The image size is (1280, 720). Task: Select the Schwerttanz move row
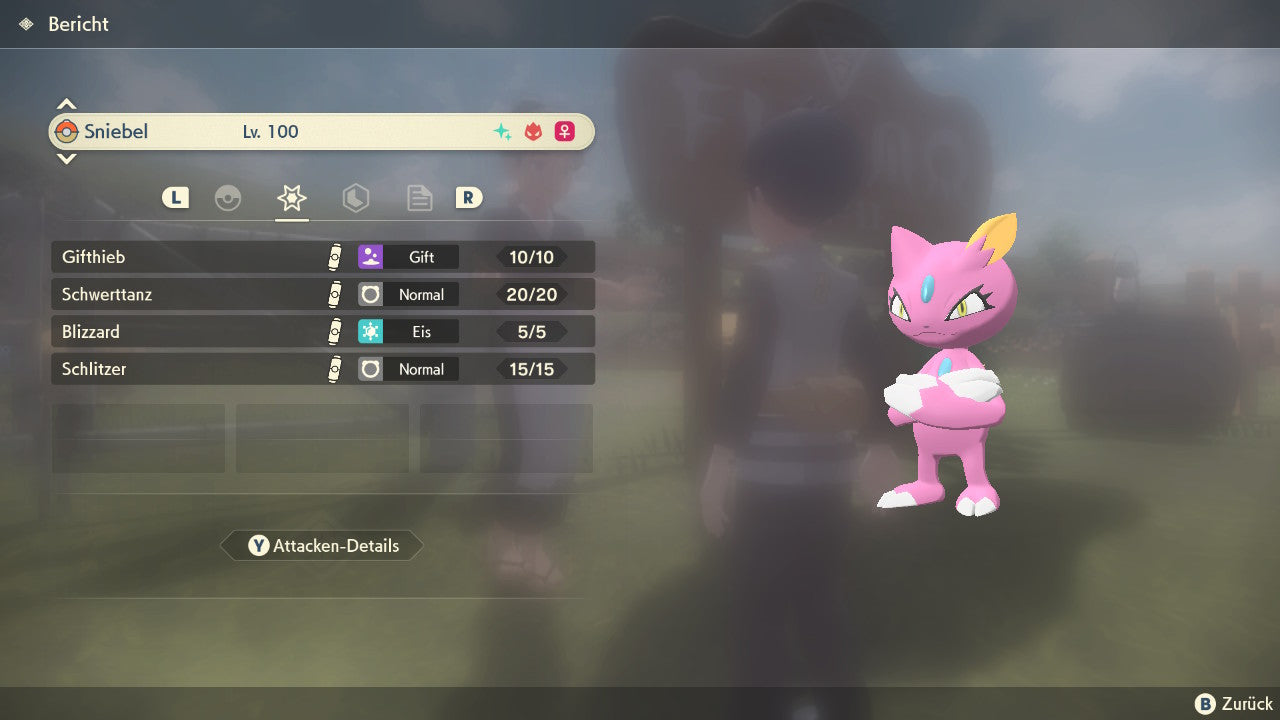tap(322, 294)
